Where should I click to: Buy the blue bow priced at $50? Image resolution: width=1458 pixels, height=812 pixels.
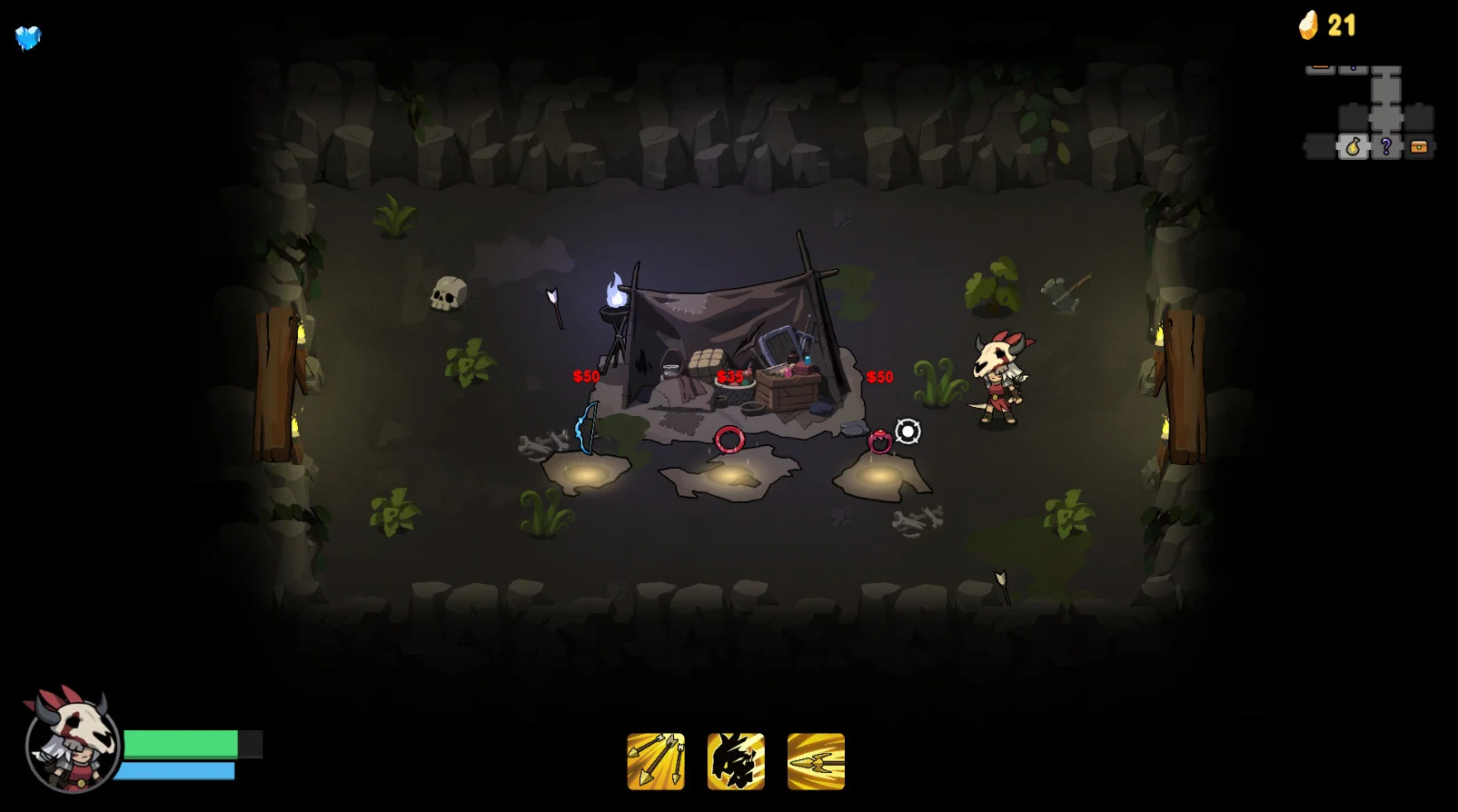(x=585, y=430)
